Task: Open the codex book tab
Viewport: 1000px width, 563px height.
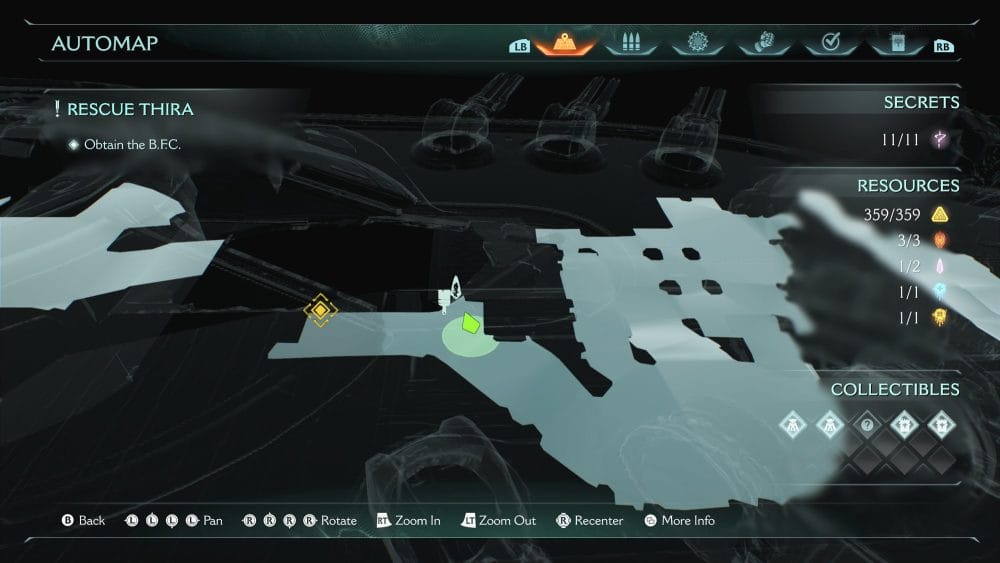Action: [894, 43]
